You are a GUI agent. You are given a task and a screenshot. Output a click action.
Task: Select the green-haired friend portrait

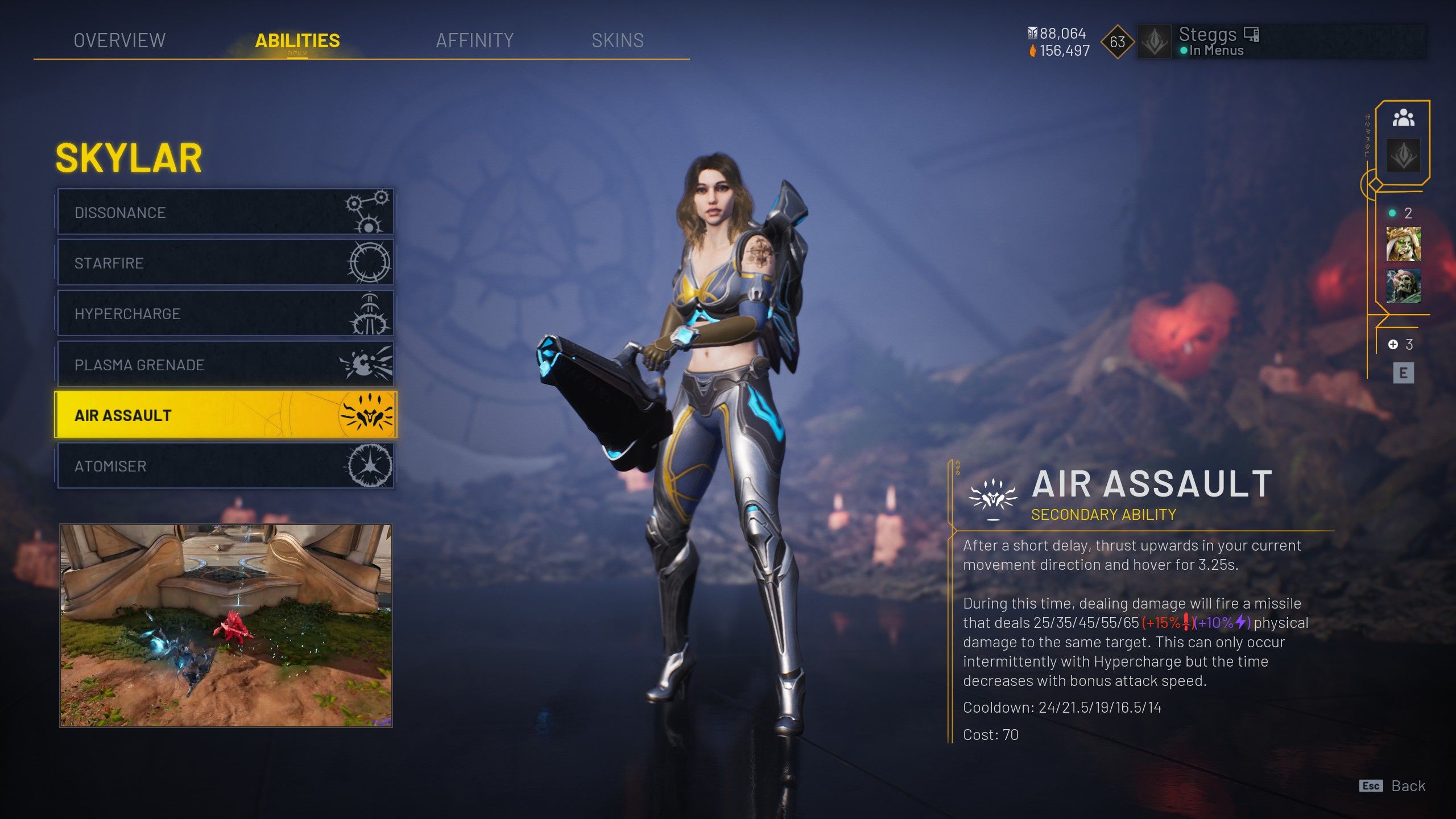[1403, 244]
